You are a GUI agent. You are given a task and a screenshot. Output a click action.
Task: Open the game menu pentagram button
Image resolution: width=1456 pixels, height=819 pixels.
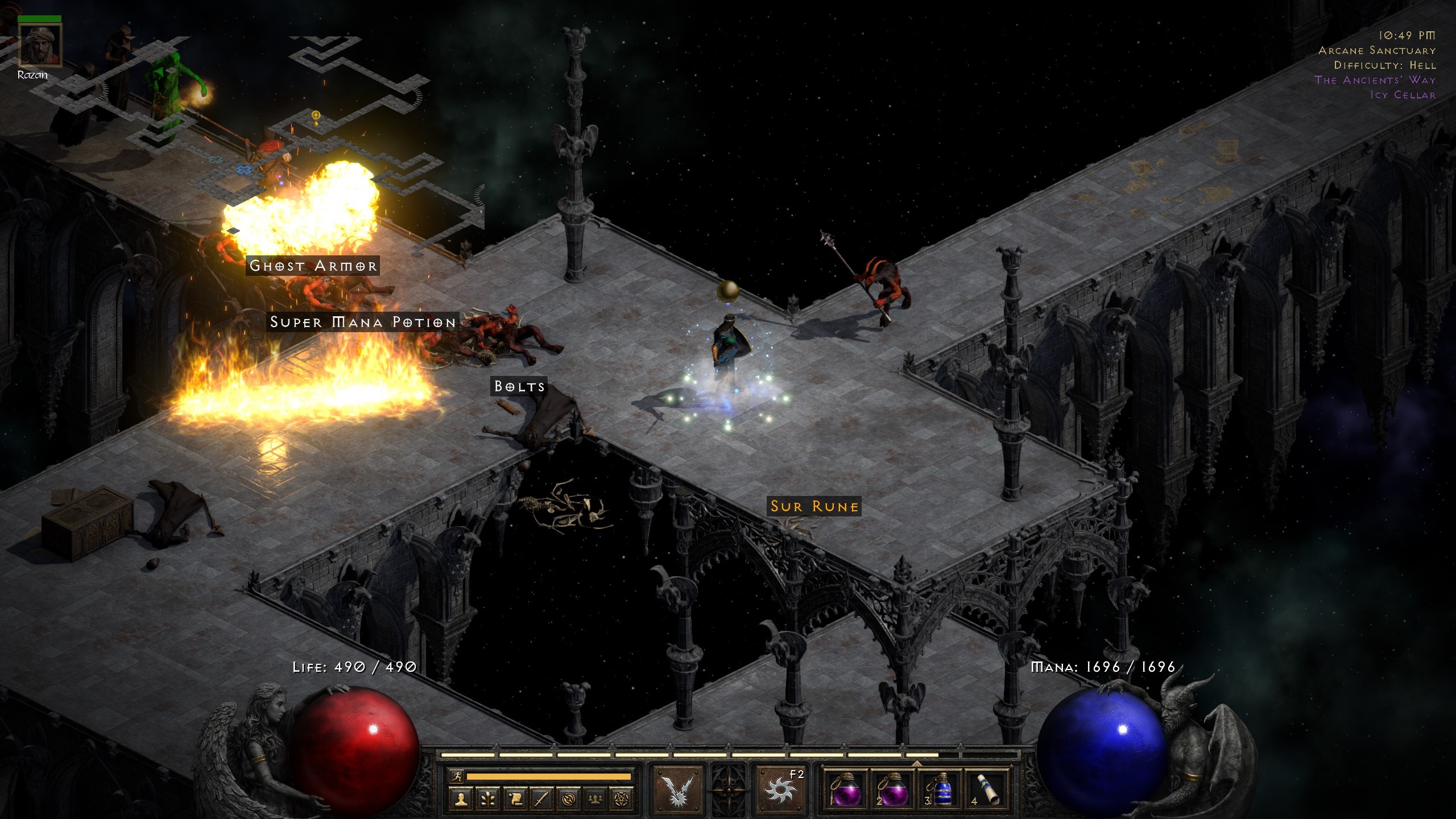coord(622,799)
